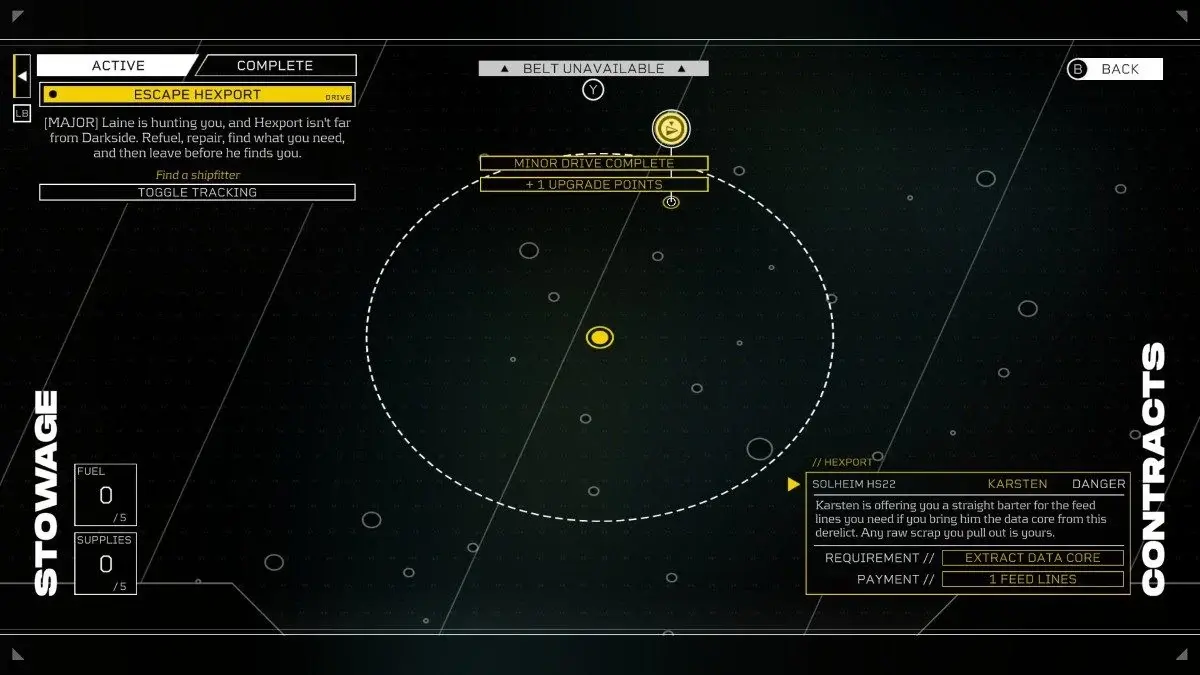Switch to the Complete drives tab

pyautogui.click(x=275, y=66)
